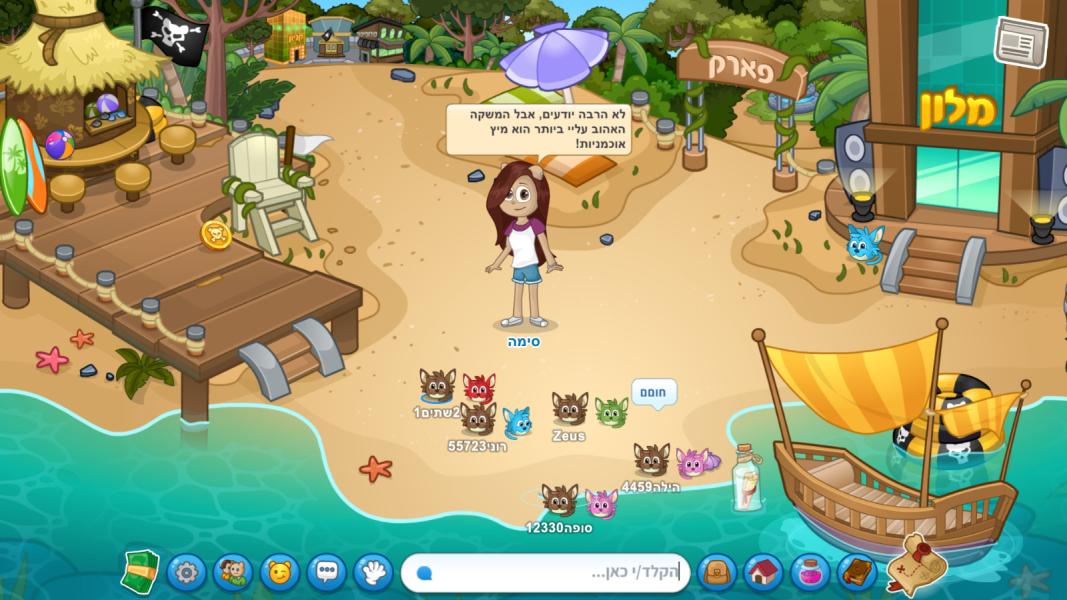Open the pink potion bottle button
The image size is (1067, 600).
[810, 573]
